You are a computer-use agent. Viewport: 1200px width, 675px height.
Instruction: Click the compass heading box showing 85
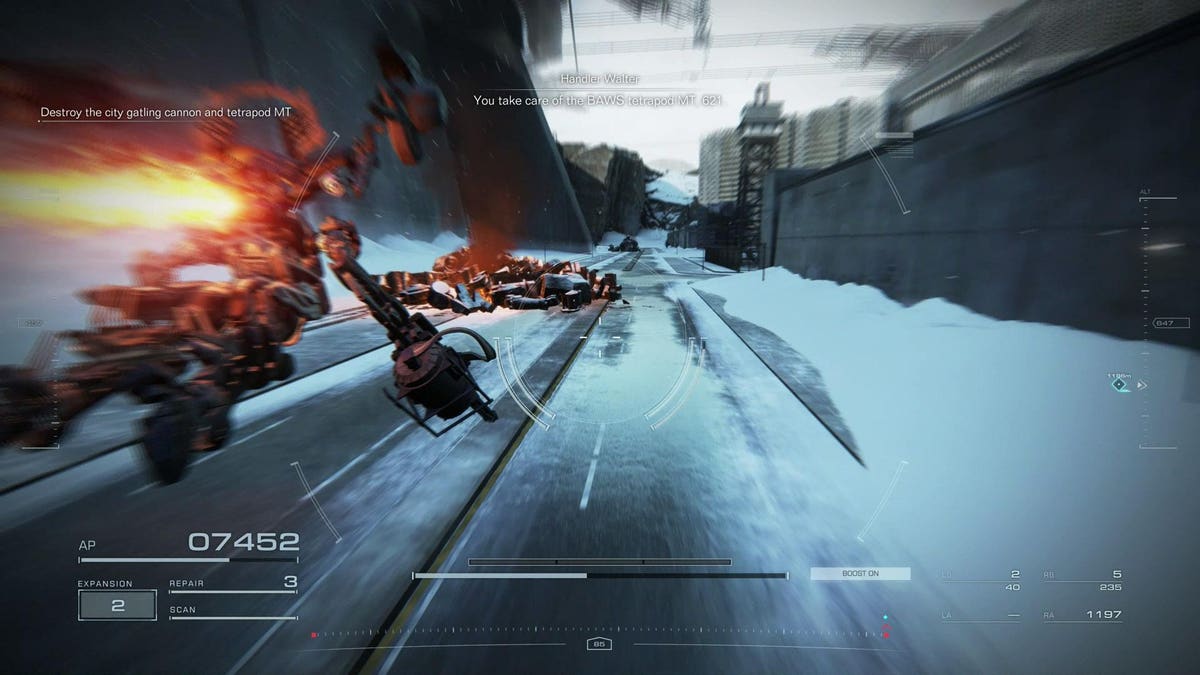599,644
